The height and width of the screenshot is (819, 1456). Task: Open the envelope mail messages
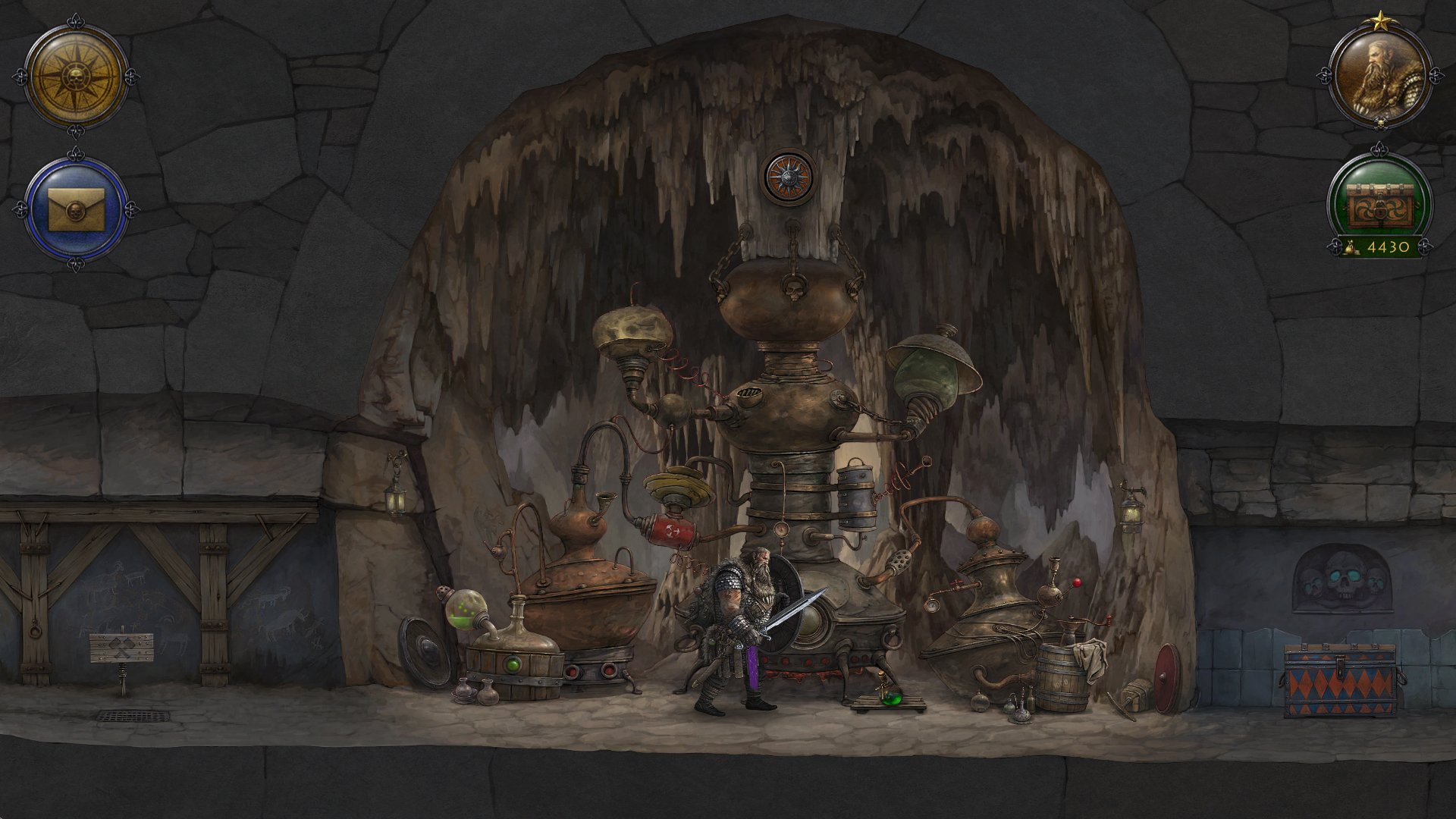76,209
